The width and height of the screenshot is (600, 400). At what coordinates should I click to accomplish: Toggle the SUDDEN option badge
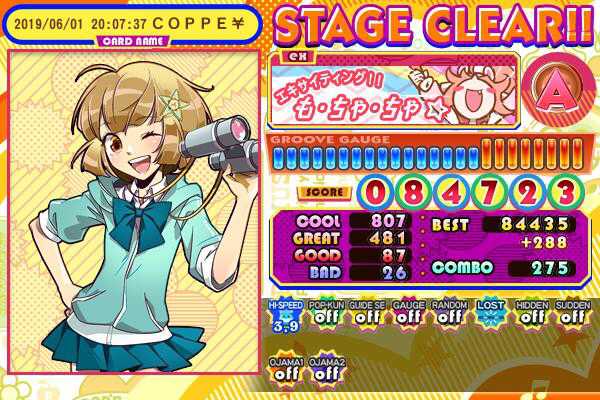pyautogui.click(x=570, y=315)
